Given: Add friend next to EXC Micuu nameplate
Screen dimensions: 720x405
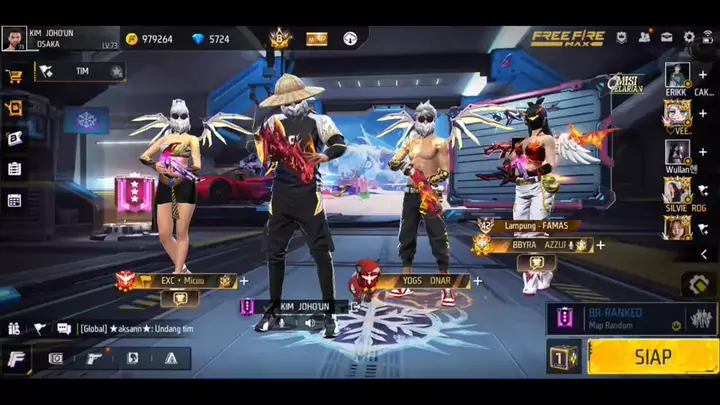Looking at the screenshot, I should [244, 282].
